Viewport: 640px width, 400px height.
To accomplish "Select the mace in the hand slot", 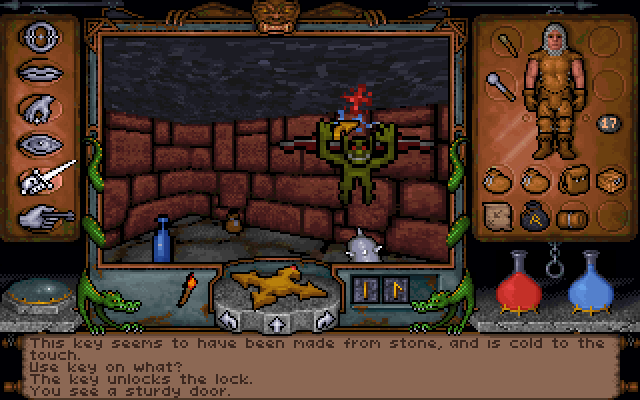I will 498,84.
